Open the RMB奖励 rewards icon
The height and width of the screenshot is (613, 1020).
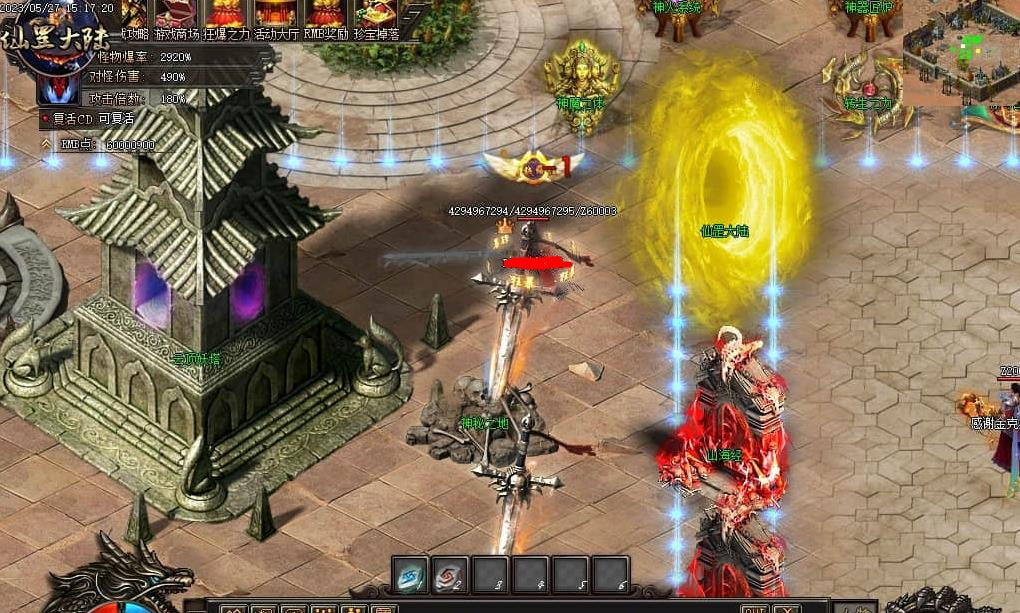(325, 15)
